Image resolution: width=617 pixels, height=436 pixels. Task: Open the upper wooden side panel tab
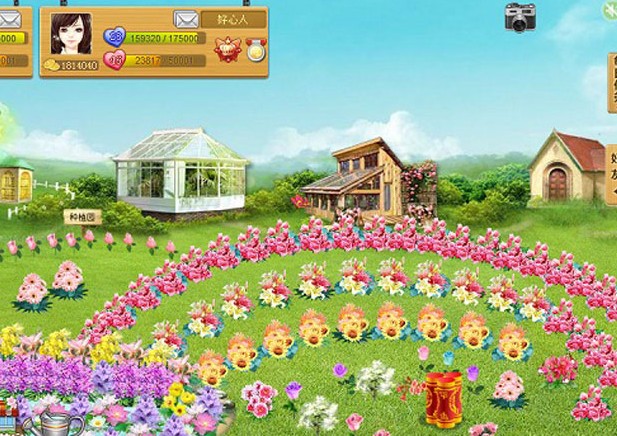tap(611, 82)
